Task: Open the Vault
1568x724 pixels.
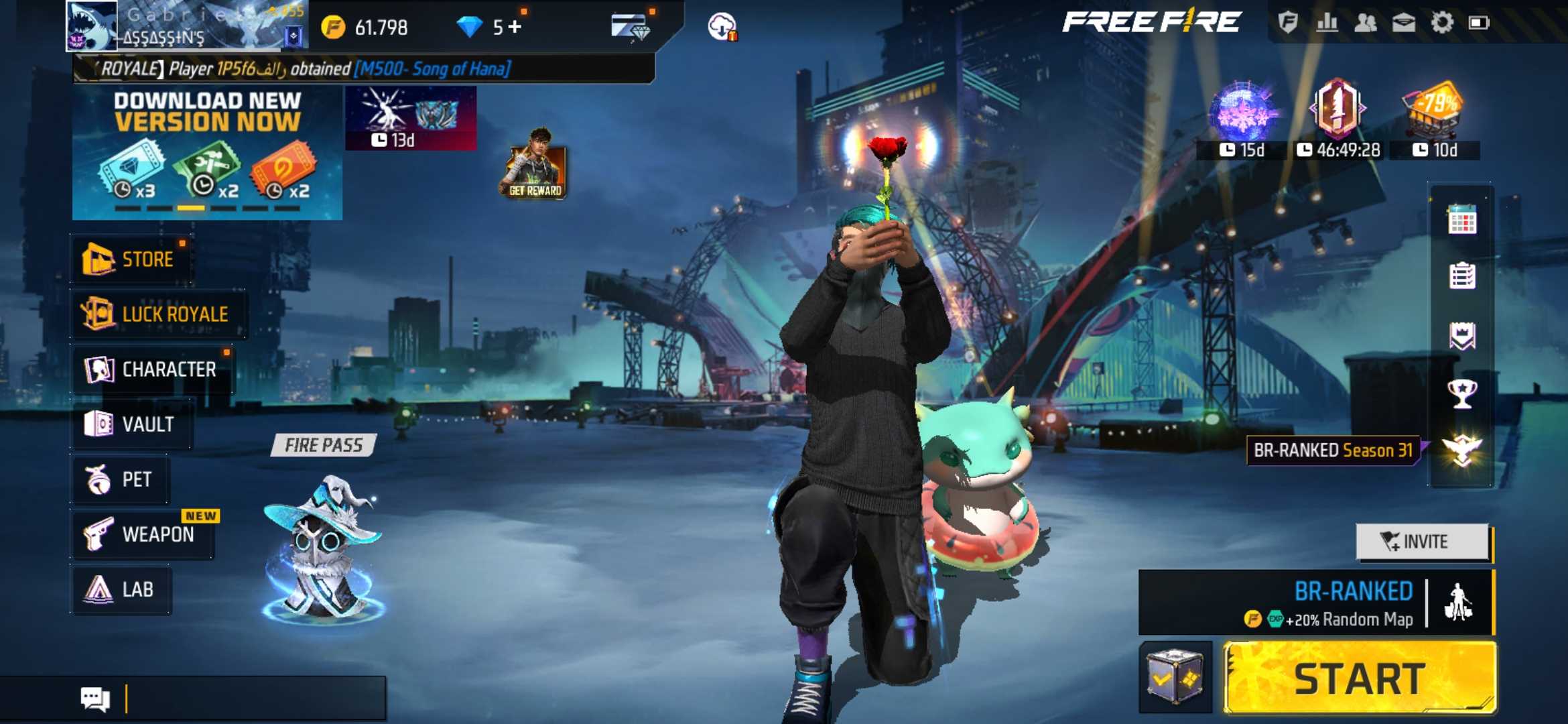Action: 131,424
